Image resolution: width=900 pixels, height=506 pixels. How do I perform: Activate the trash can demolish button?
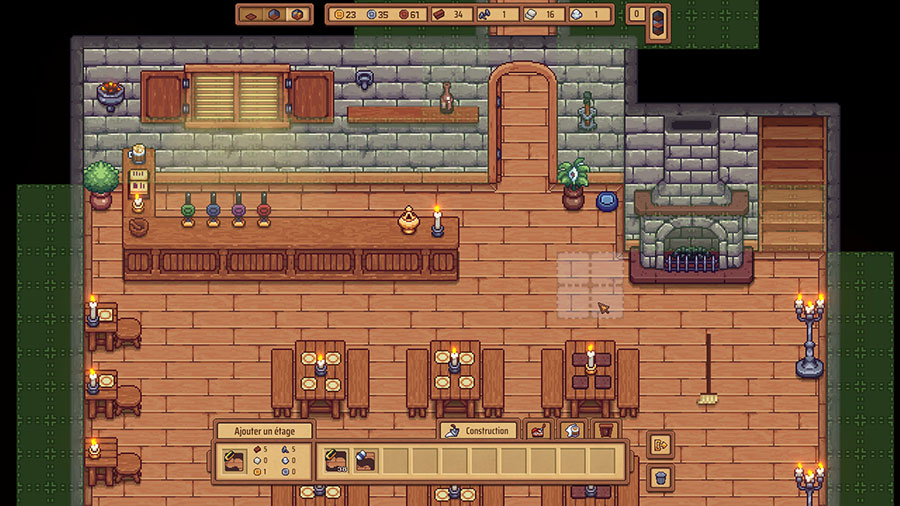click(660, 477)
